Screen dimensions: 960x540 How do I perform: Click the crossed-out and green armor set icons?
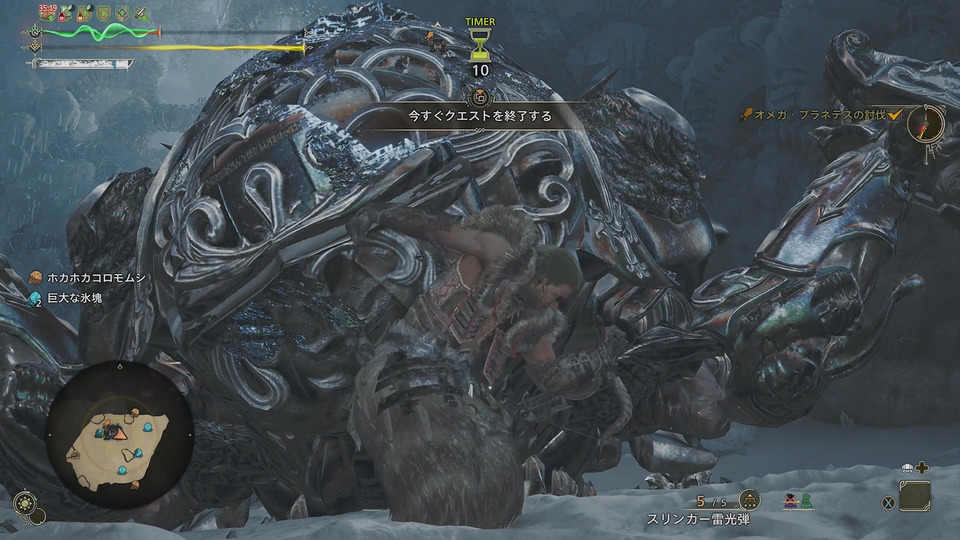tap(799, 501)
